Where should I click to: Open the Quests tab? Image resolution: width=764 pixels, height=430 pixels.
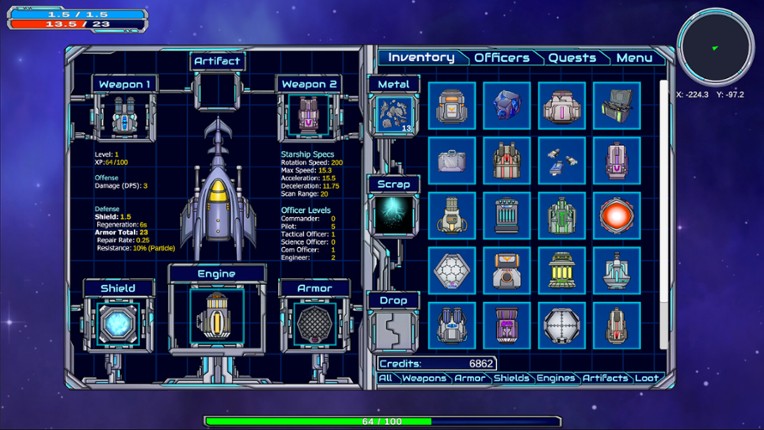click(572, 58)
